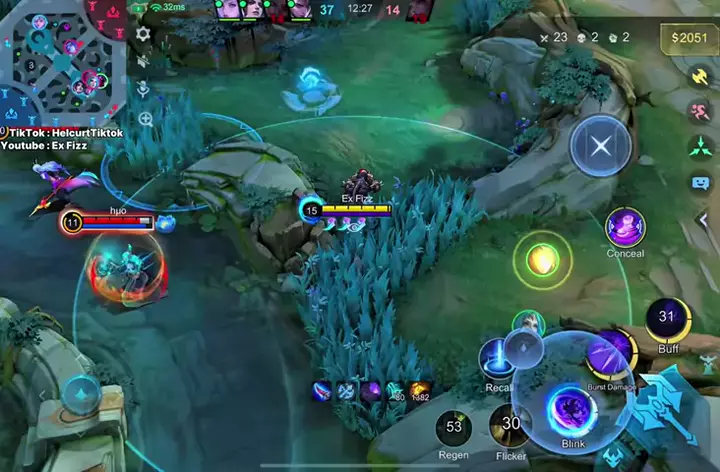This screenshot has width=720, height=472.
Task: Toggle the voice chat microphone
Action: coord(143,89)
